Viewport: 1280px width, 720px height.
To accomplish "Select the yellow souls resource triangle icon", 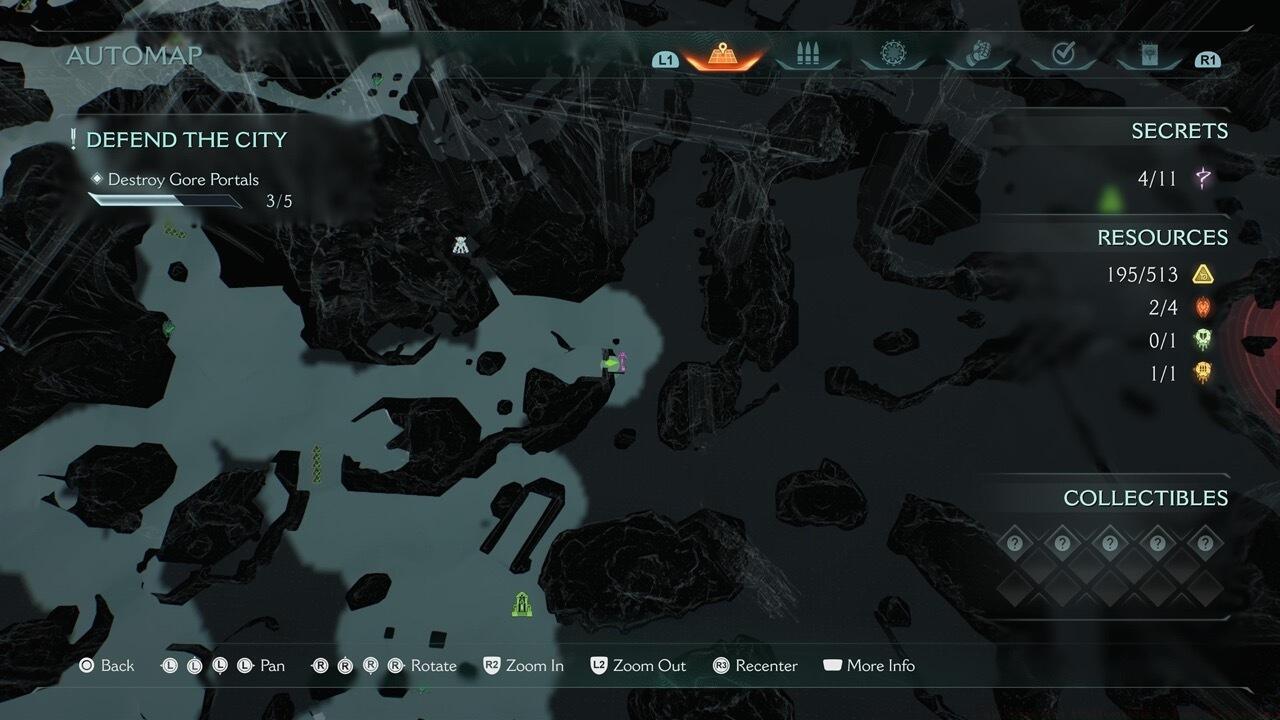I will pyautogui.click(x=1203, y=273).
